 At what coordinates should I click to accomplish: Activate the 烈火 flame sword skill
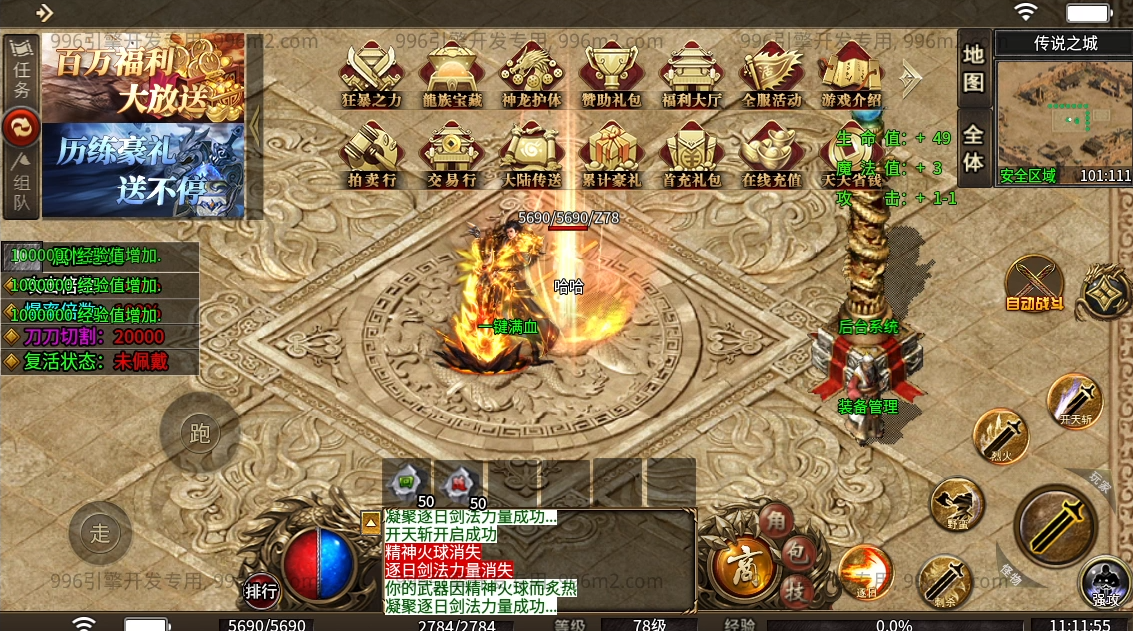pyautogui.click(x=1001, y=437)
